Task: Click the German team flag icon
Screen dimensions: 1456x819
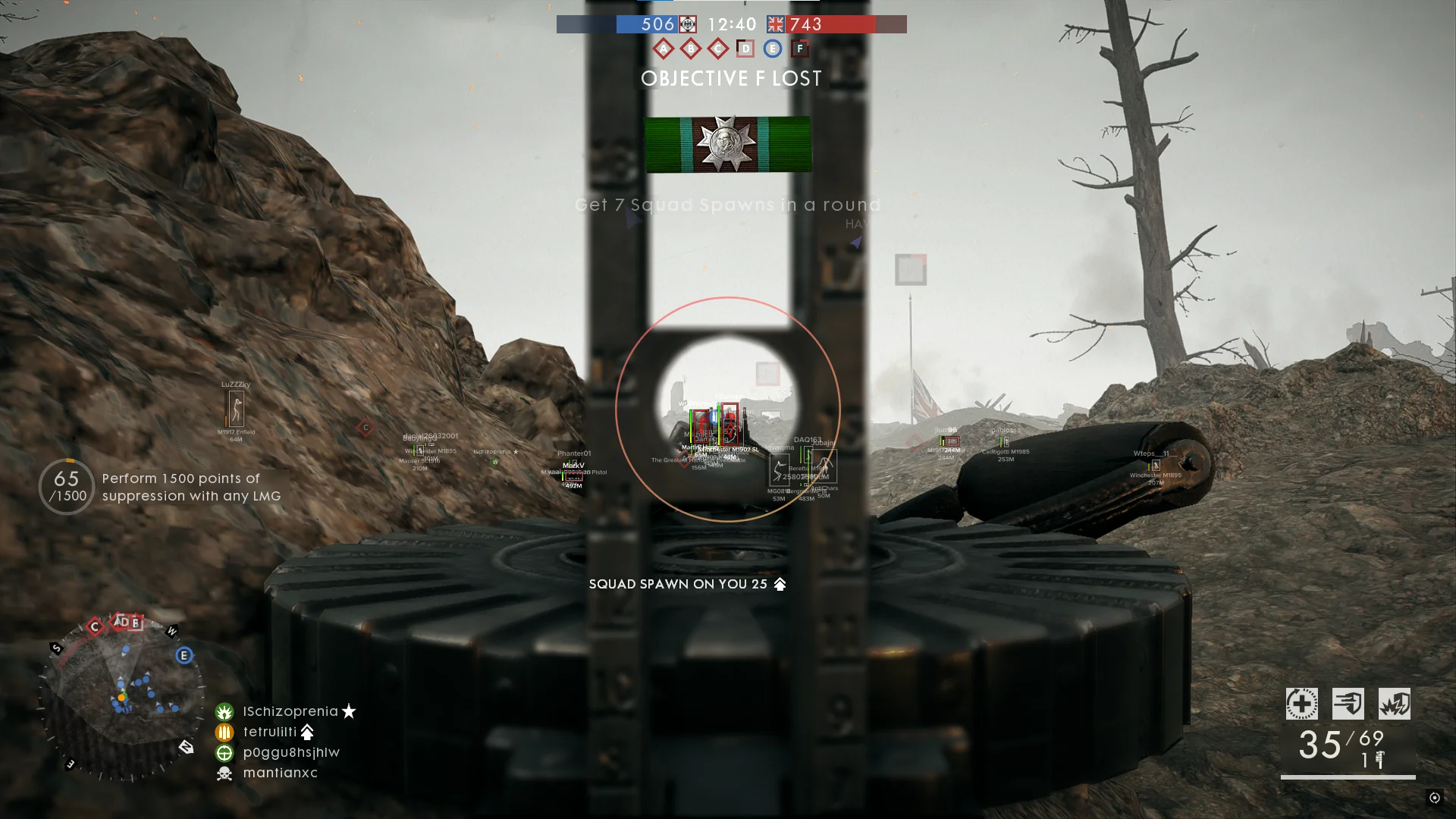Action: point(687,24)
